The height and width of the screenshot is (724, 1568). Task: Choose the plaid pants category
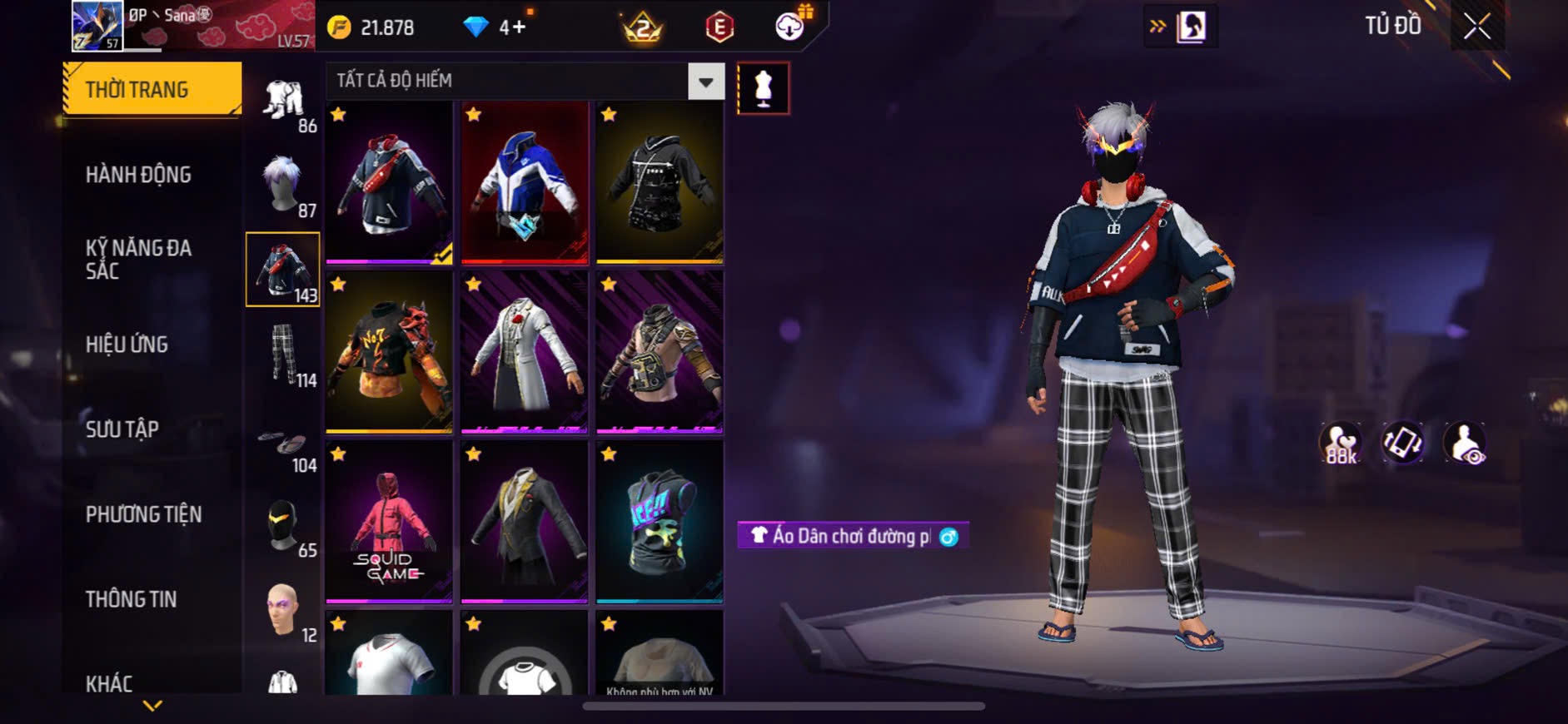pyautogui.click(x=283, y=355)
